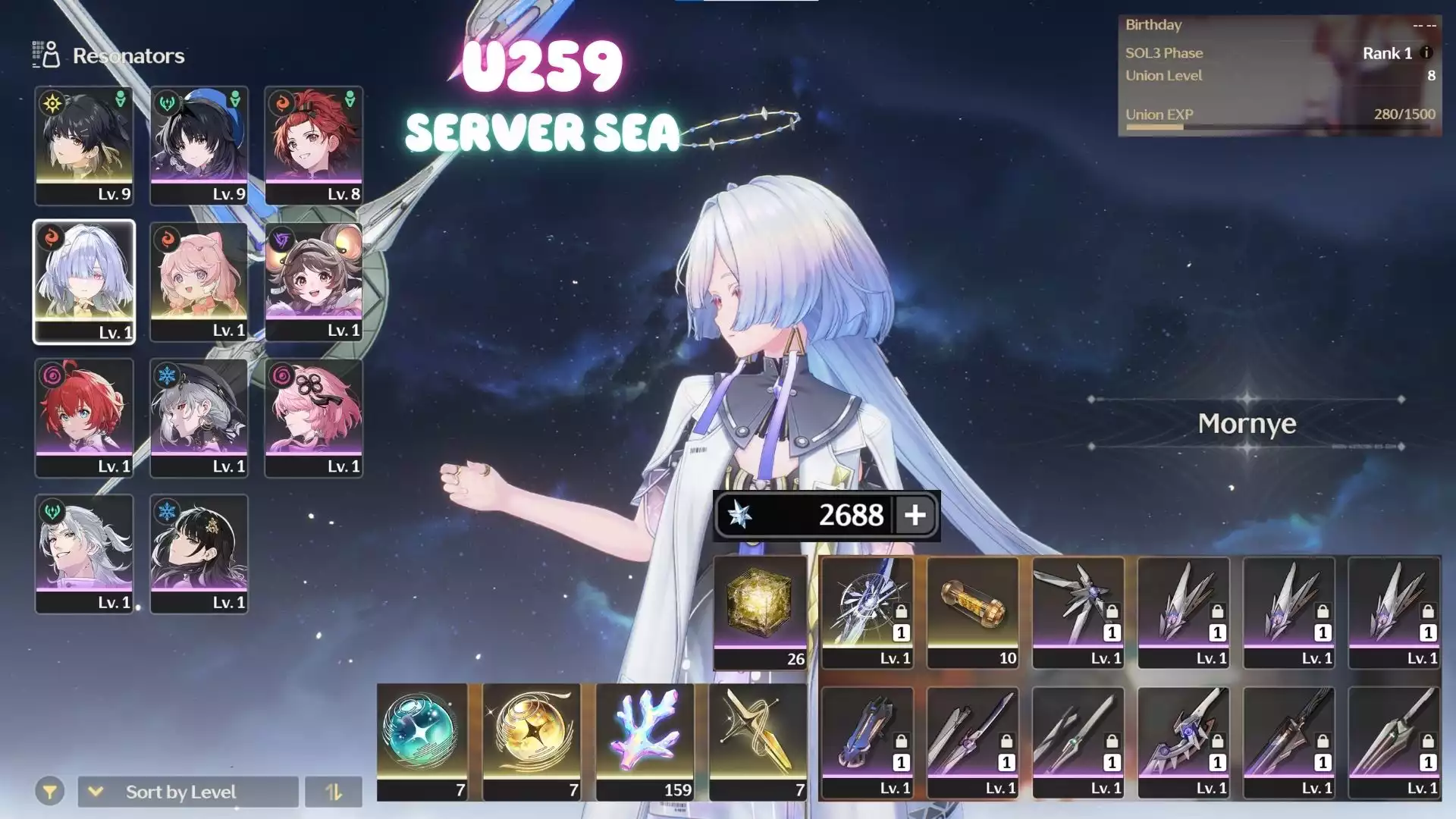Select the Mornye resonator portrait
The height and width of the screenshot is (819, 1456).
pos(84,282)
